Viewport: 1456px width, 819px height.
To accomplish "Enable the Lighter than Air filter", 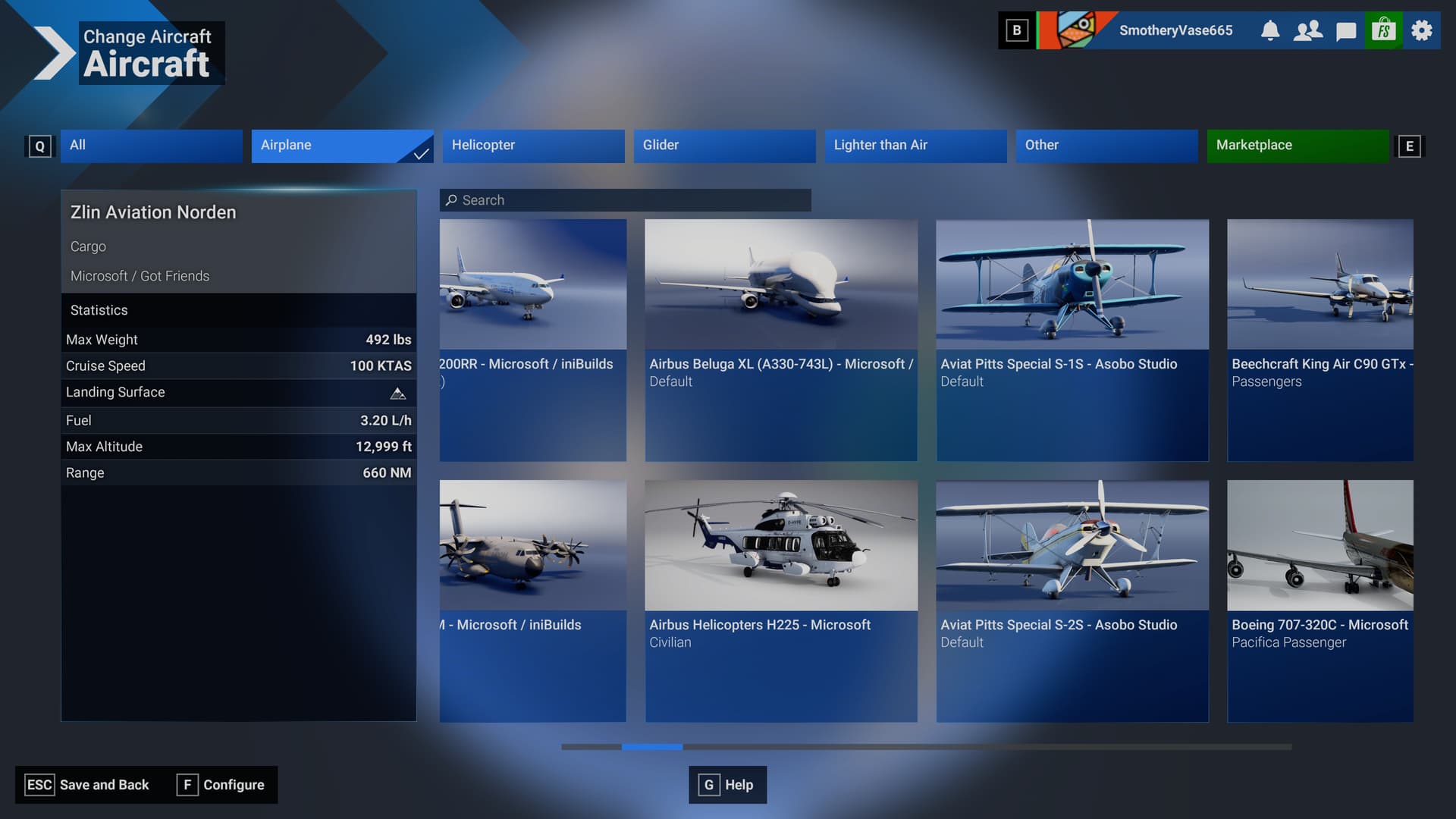I will pyautogui.click(x=915, y=146).
